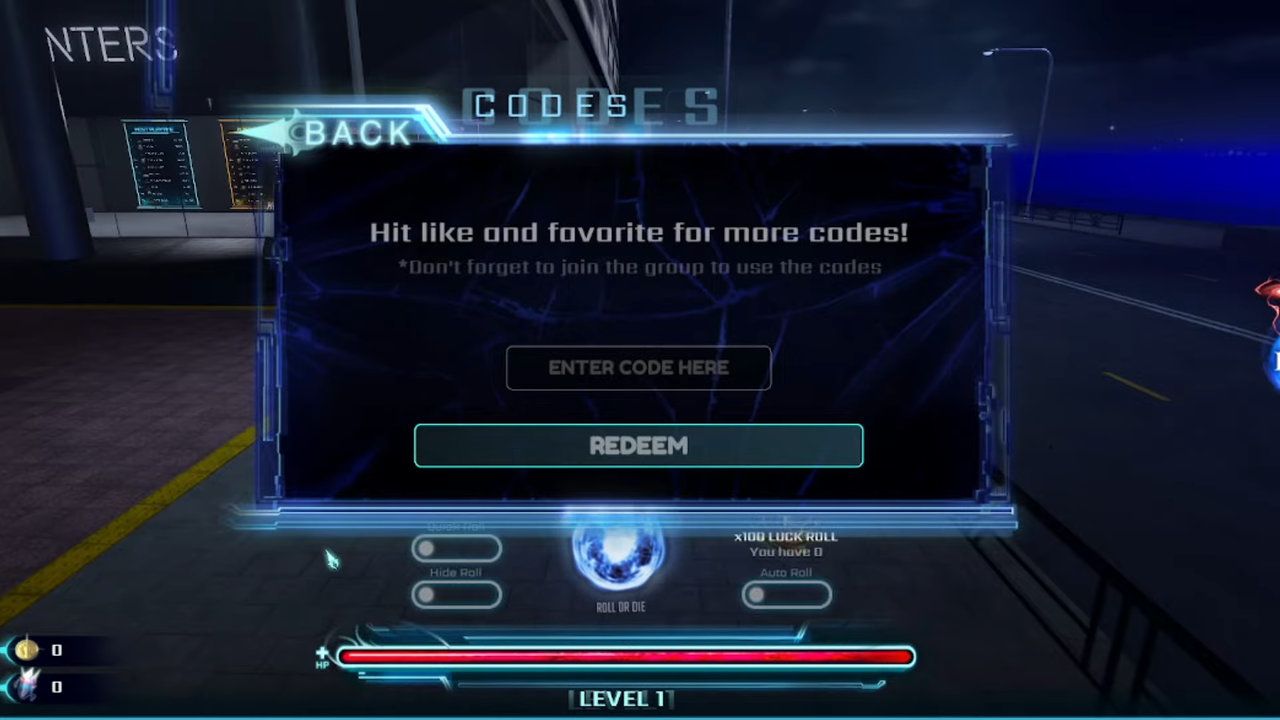
Task: Enable the Auto Roll switch
Action: (x=786, y=595)
